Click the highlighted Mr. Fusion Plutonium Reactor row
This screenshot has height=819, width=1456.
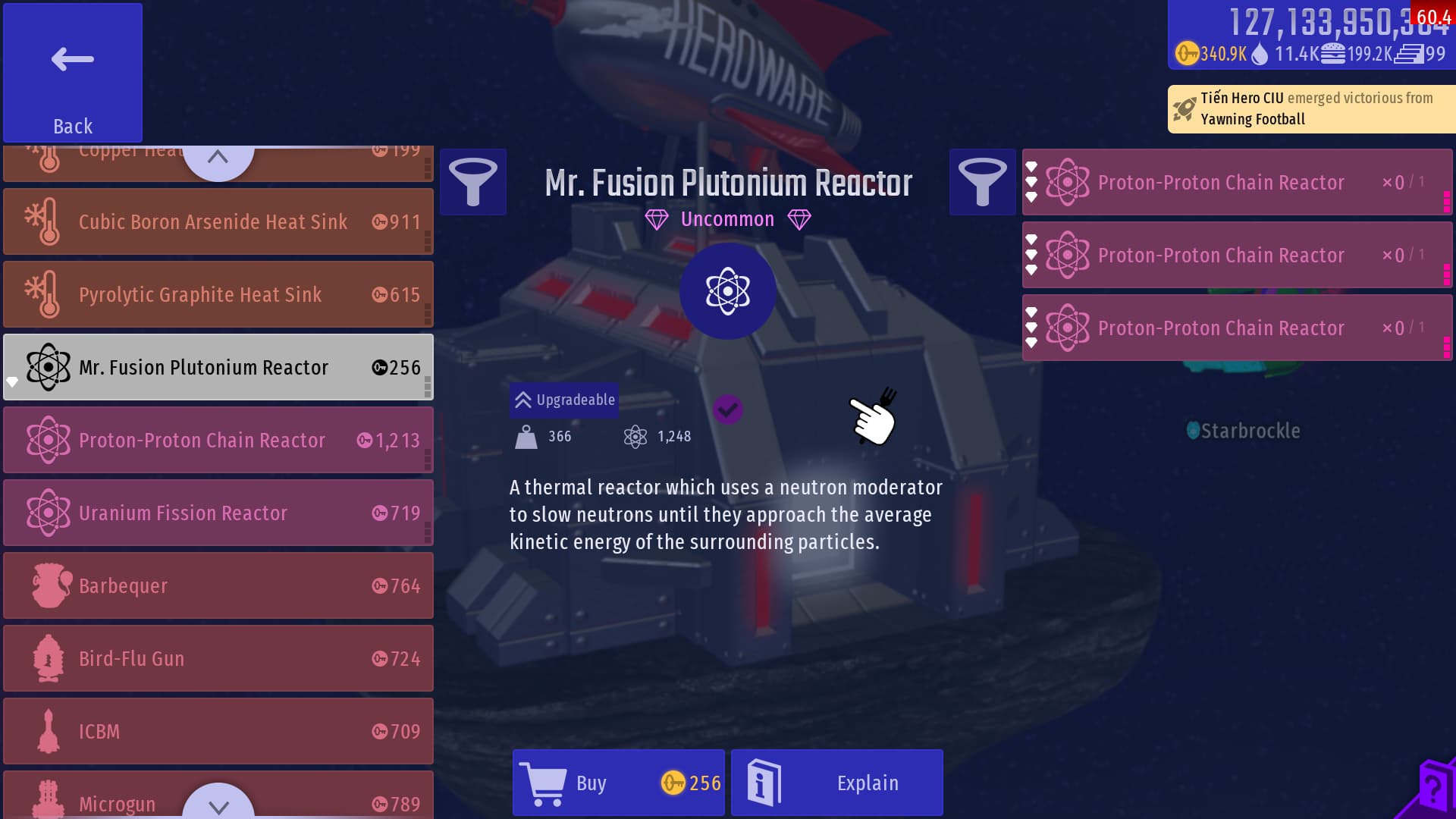[218, 367]
